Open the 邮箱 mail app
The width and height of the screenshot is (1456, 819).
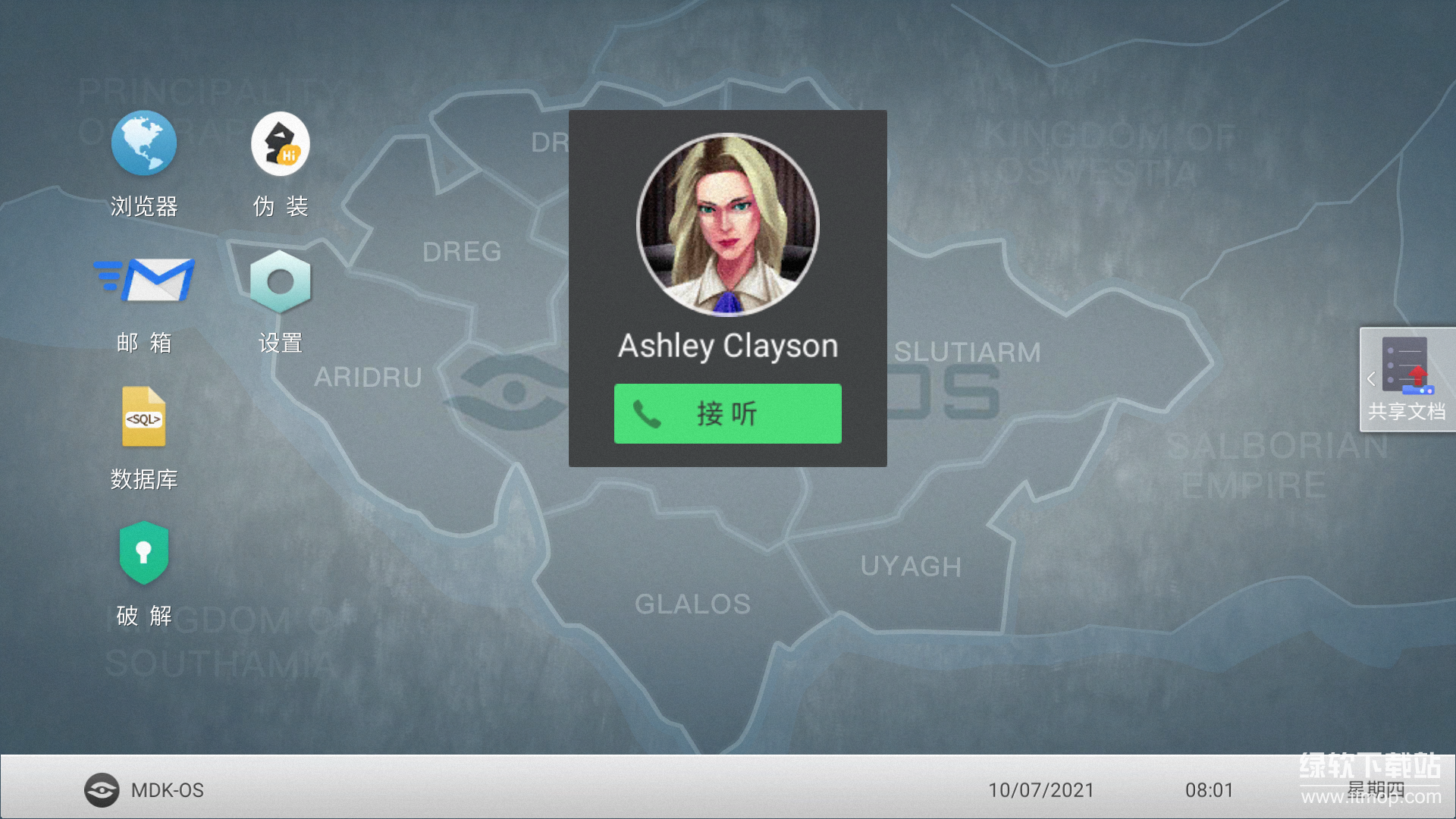pyautogui.click(x=144, y=281)
